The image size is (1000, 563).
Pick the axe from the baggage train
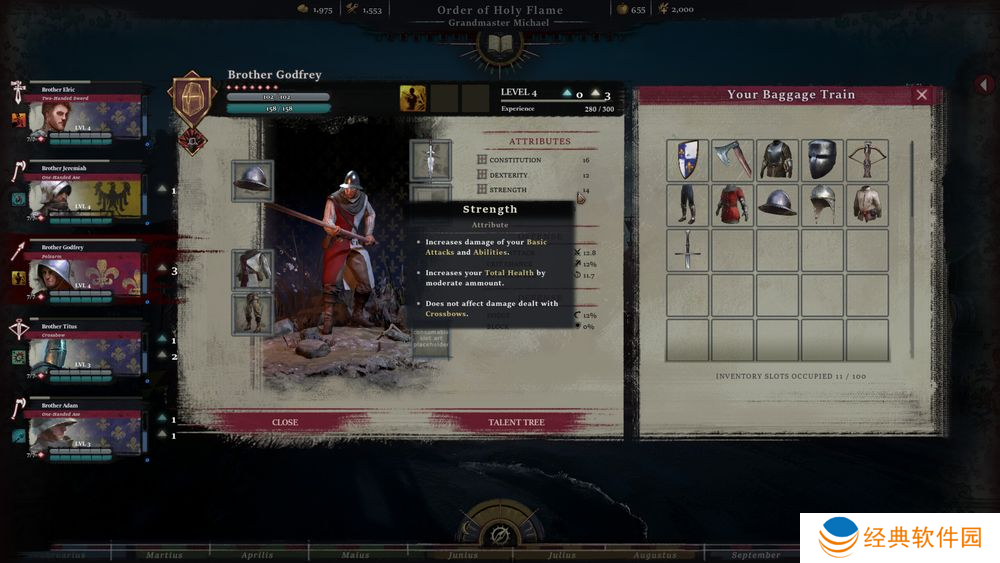[x=732, y=160]
